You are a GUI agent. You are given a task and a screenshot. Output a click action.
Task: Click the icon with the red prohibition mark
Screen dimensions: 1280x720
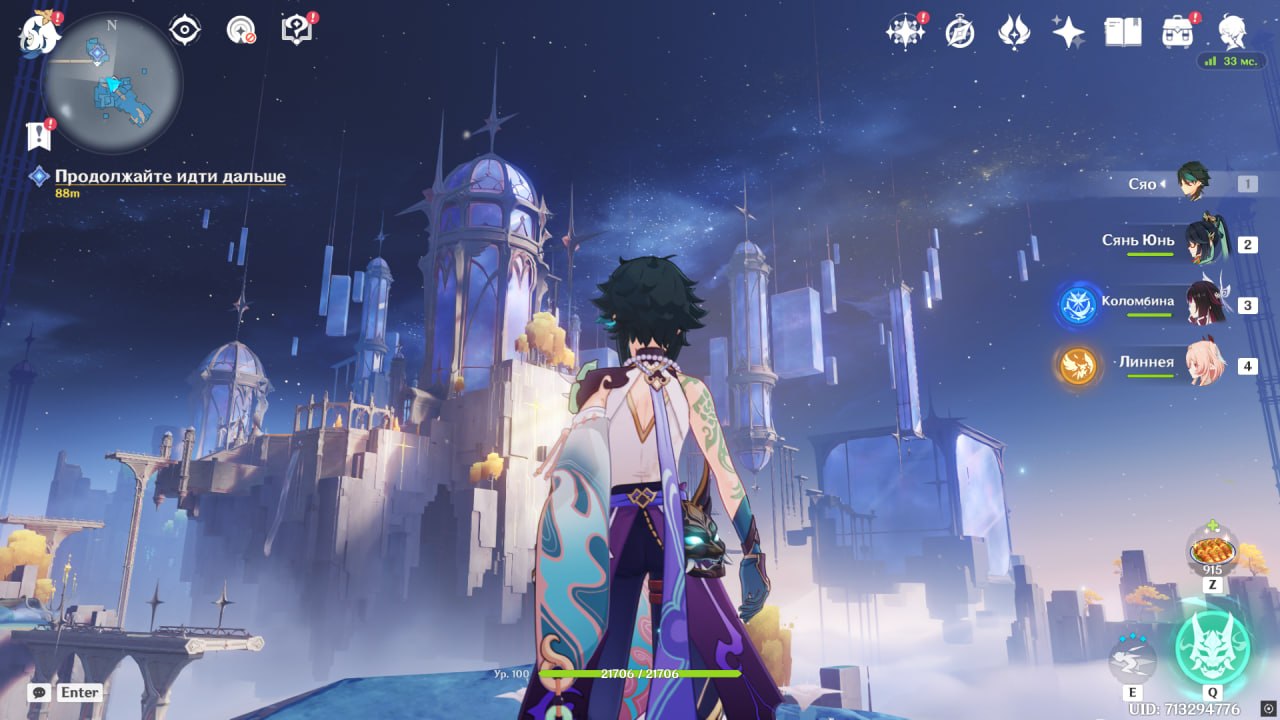241,30
